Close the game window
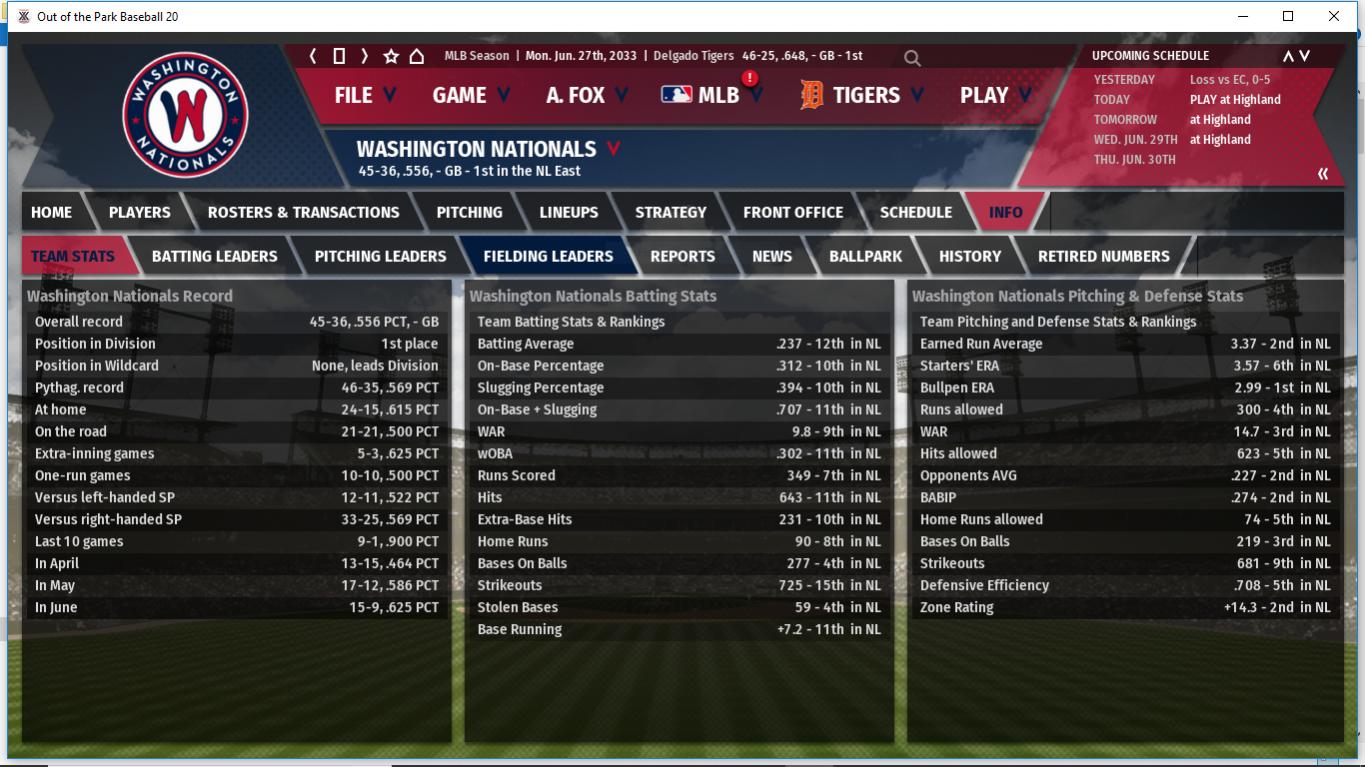1365x767 pixels. [x=1333, y=16]
